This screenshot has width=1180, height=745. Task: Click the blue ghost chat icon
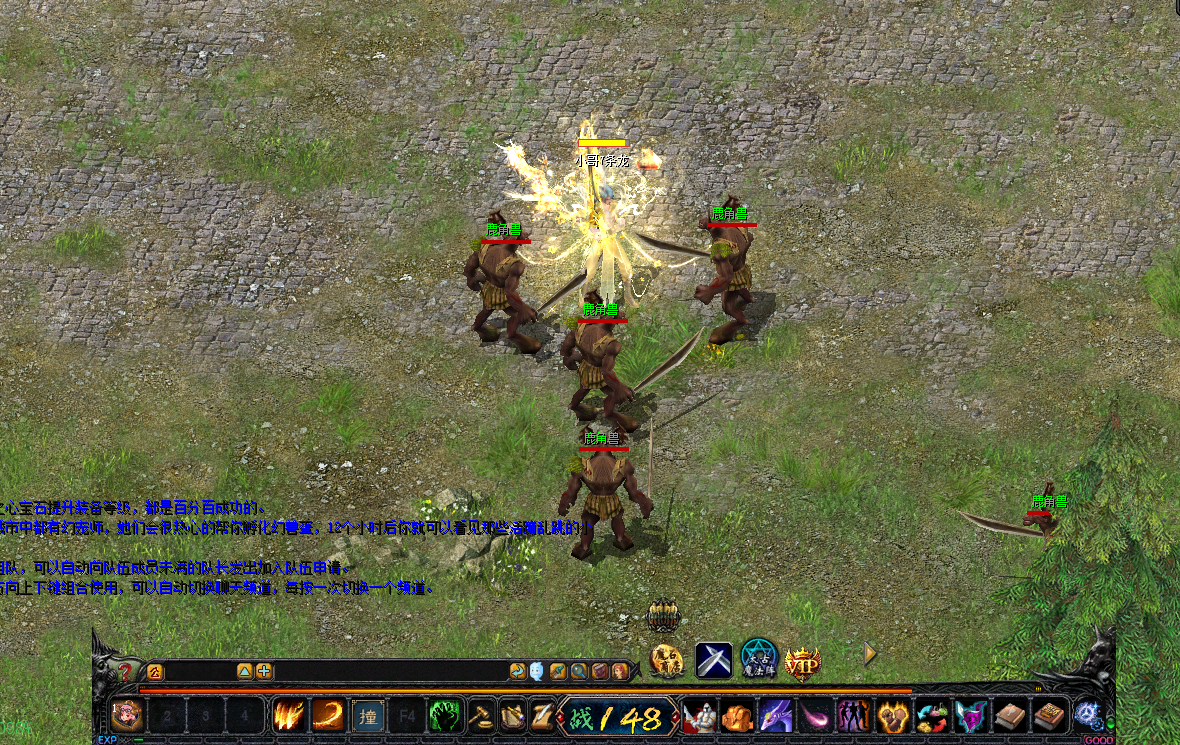pos(537,671)
